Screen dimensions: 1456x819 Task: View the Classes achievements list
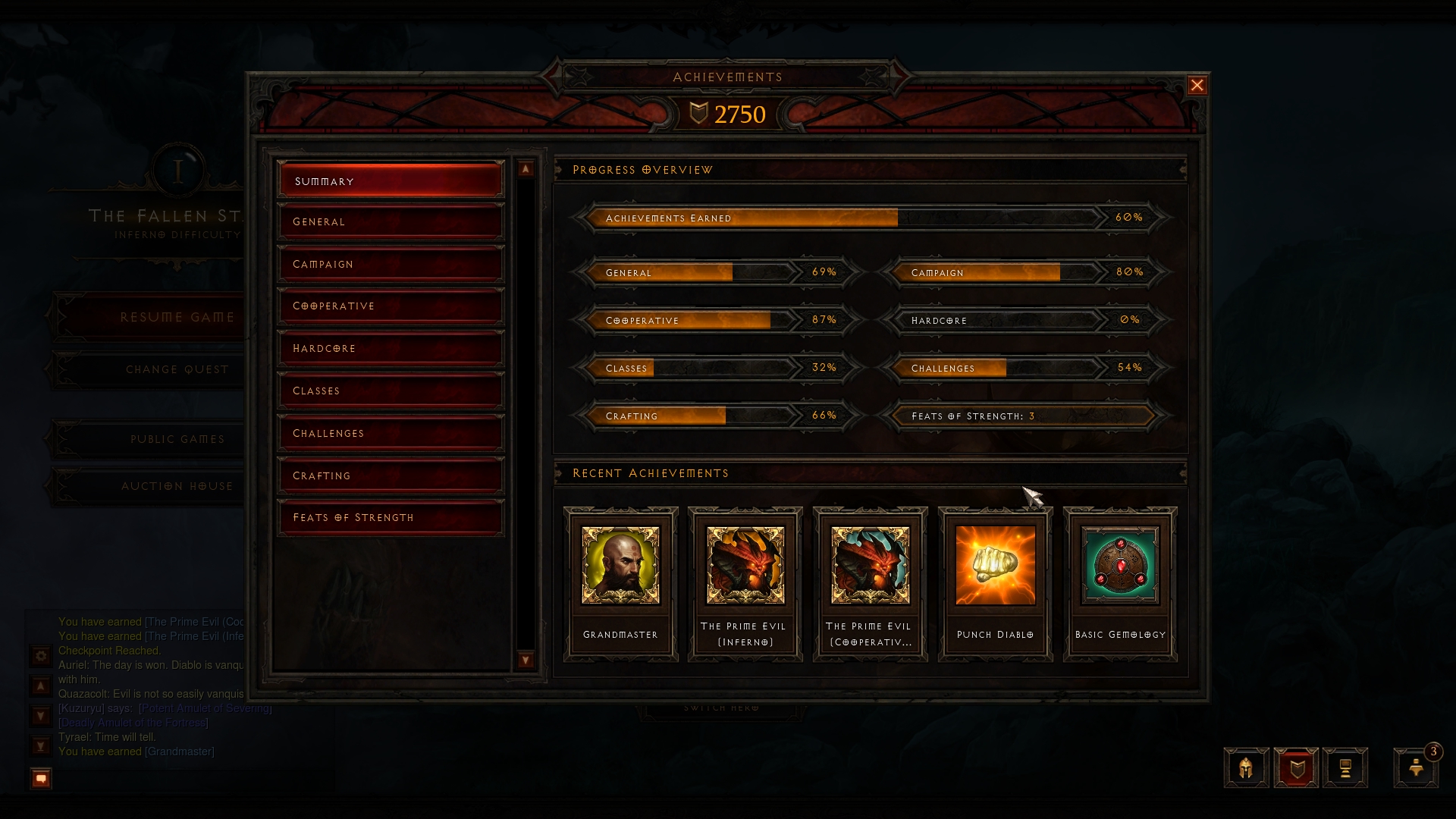(x=391, y=391)
